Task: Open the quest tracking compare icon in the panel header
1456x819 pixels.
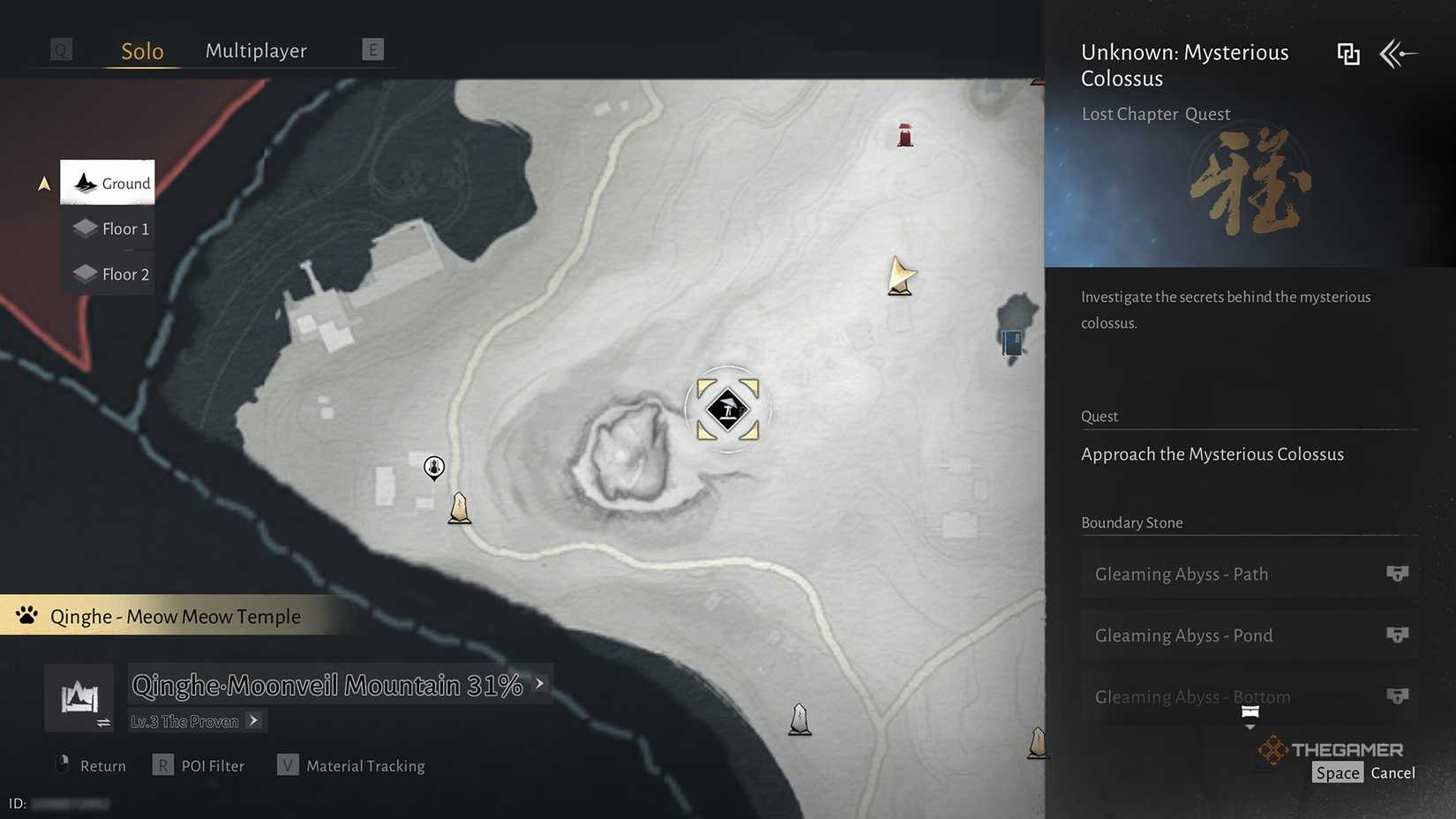Action: click(1348, 54)
